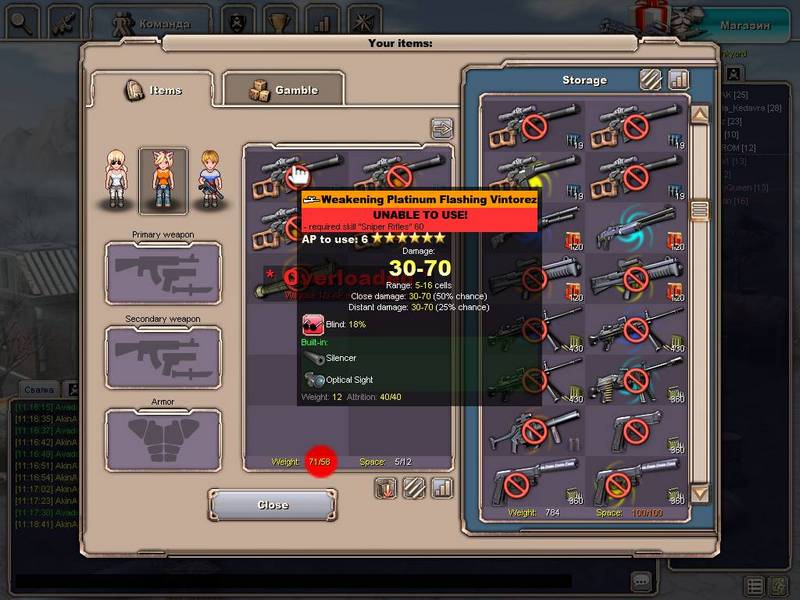Viewport: 800px width, 600px height.
Task: Click the chat speech bubble button
Action: tap(642, 581)
